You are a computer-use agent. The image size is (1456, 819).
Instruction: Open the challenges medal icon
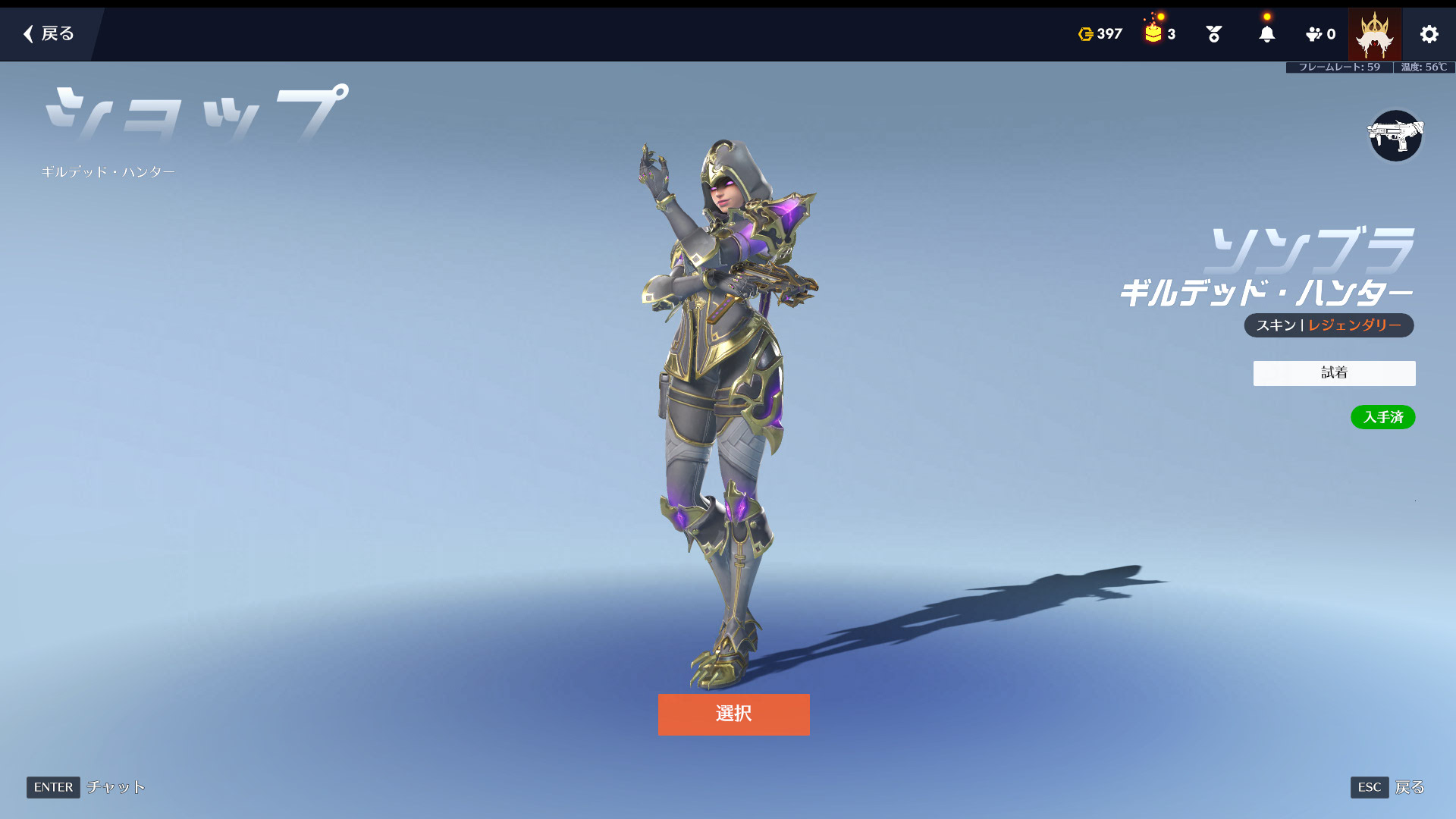click(x=1213, y=34)
